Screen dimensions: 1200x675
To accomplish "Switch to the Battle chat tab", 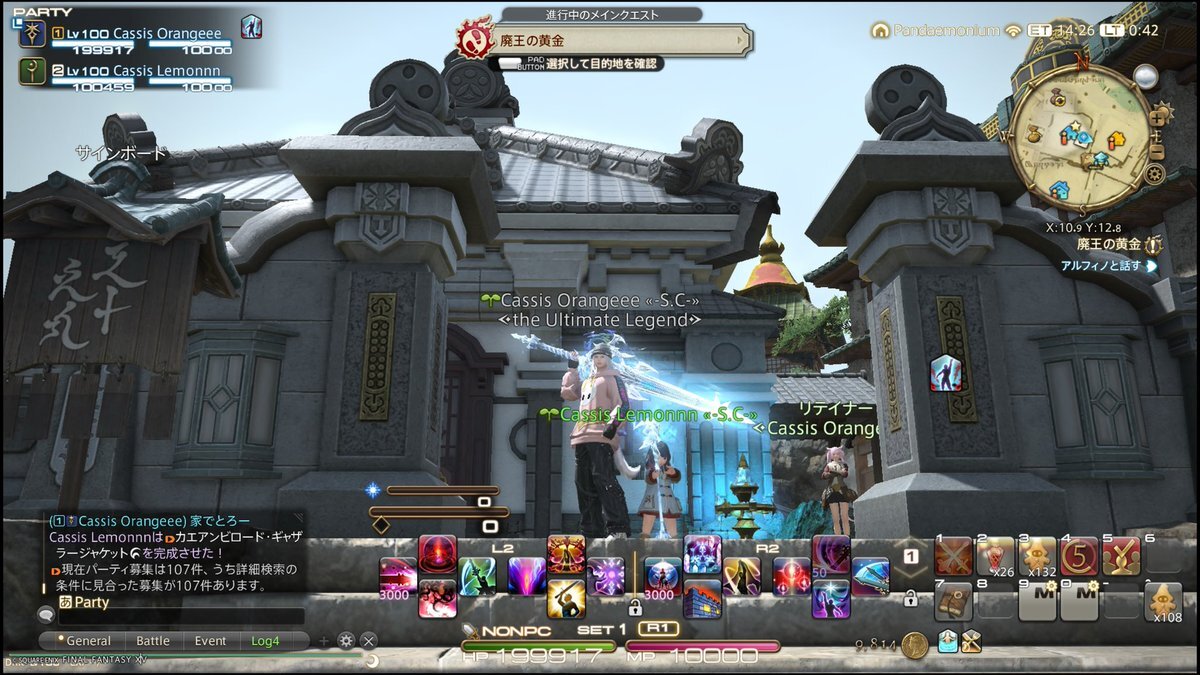I will (152, 641).
